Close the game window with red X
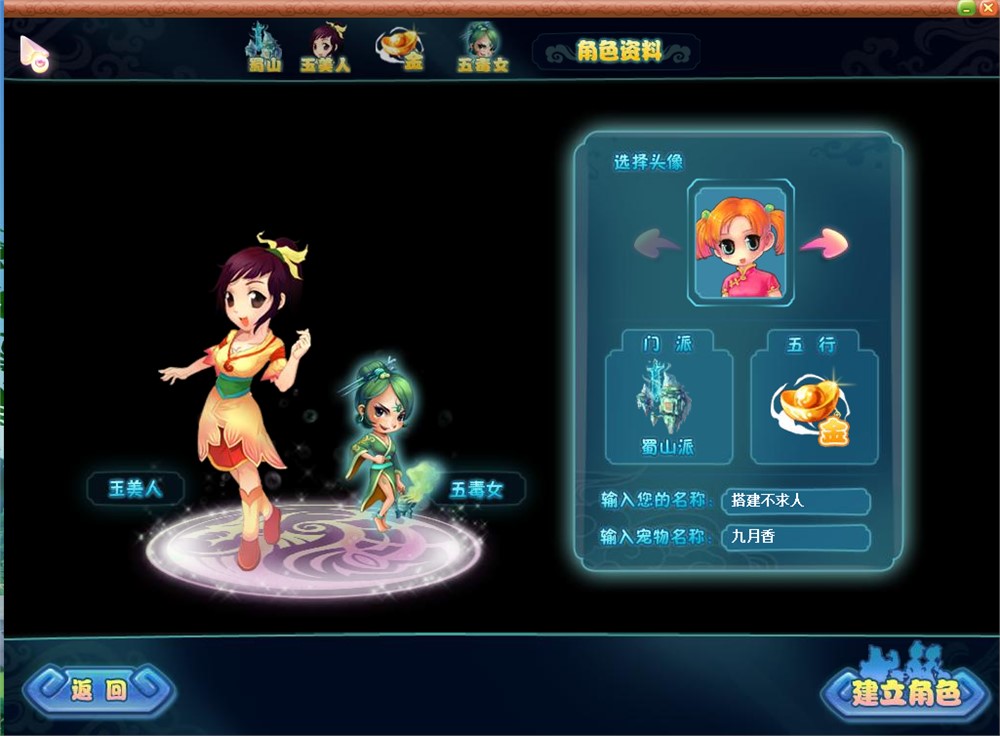Viewport: 1000px width, 736px height. click(987, 8)
